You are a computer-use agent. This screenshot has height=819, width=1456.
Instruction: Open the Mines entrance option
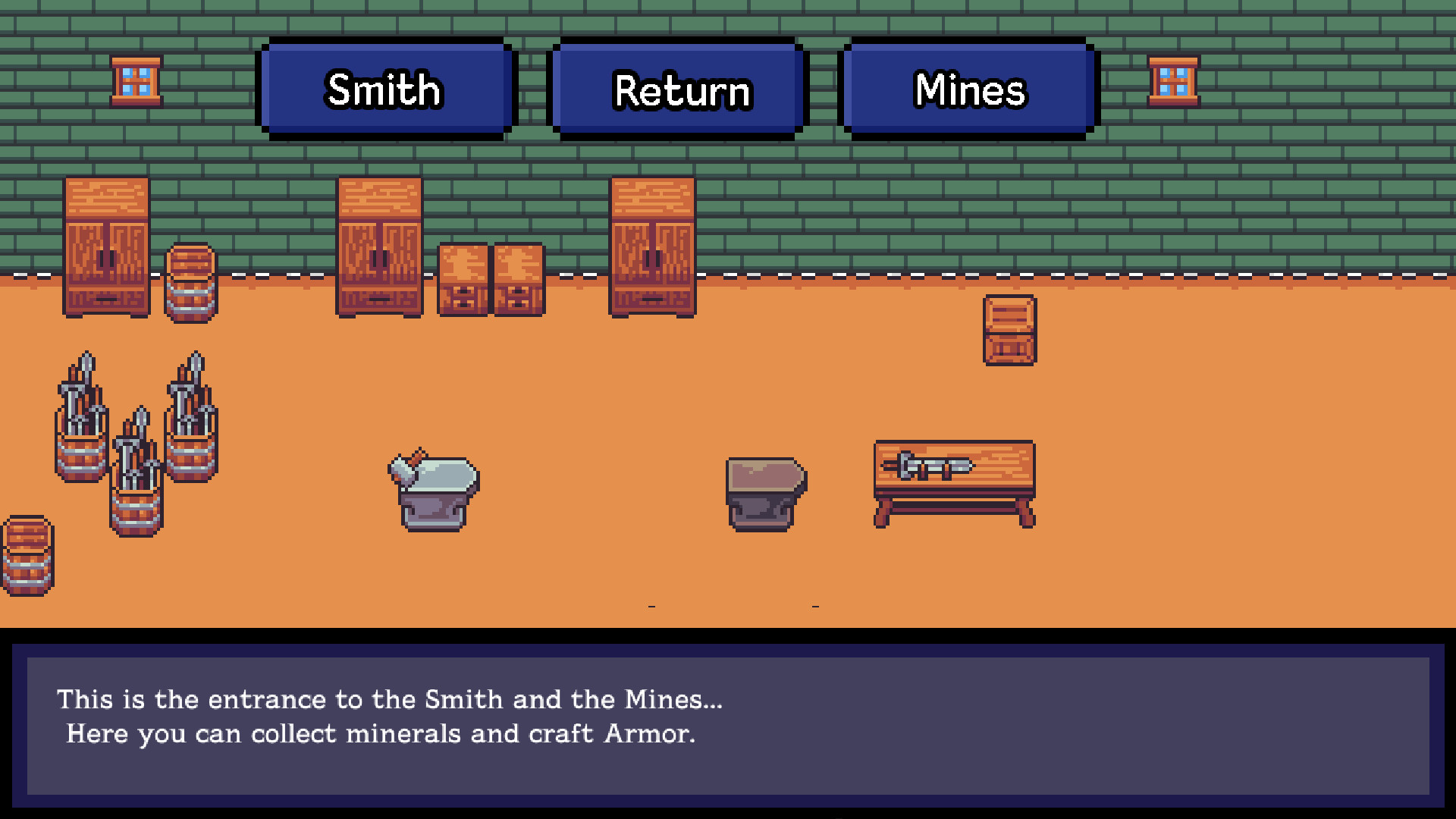[x=969, y=89]
